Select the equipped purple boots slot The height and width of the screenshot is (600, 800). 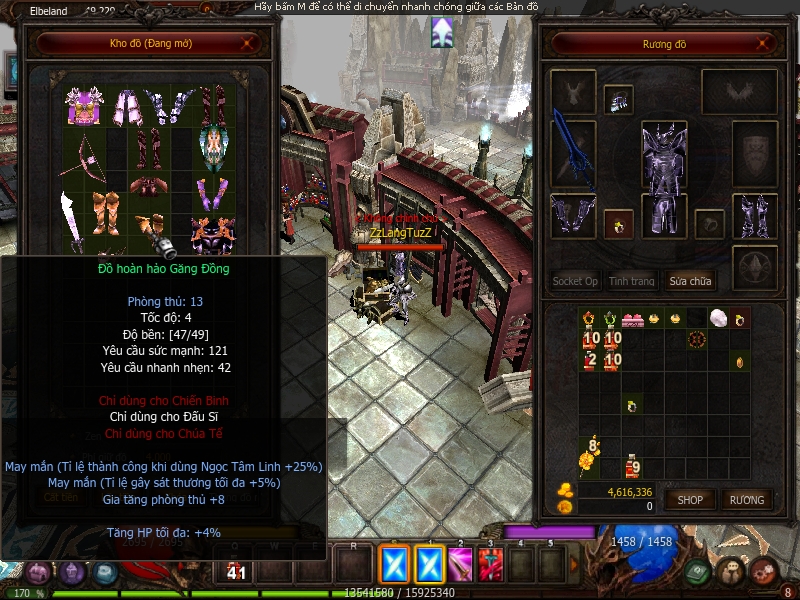[754, 215]
